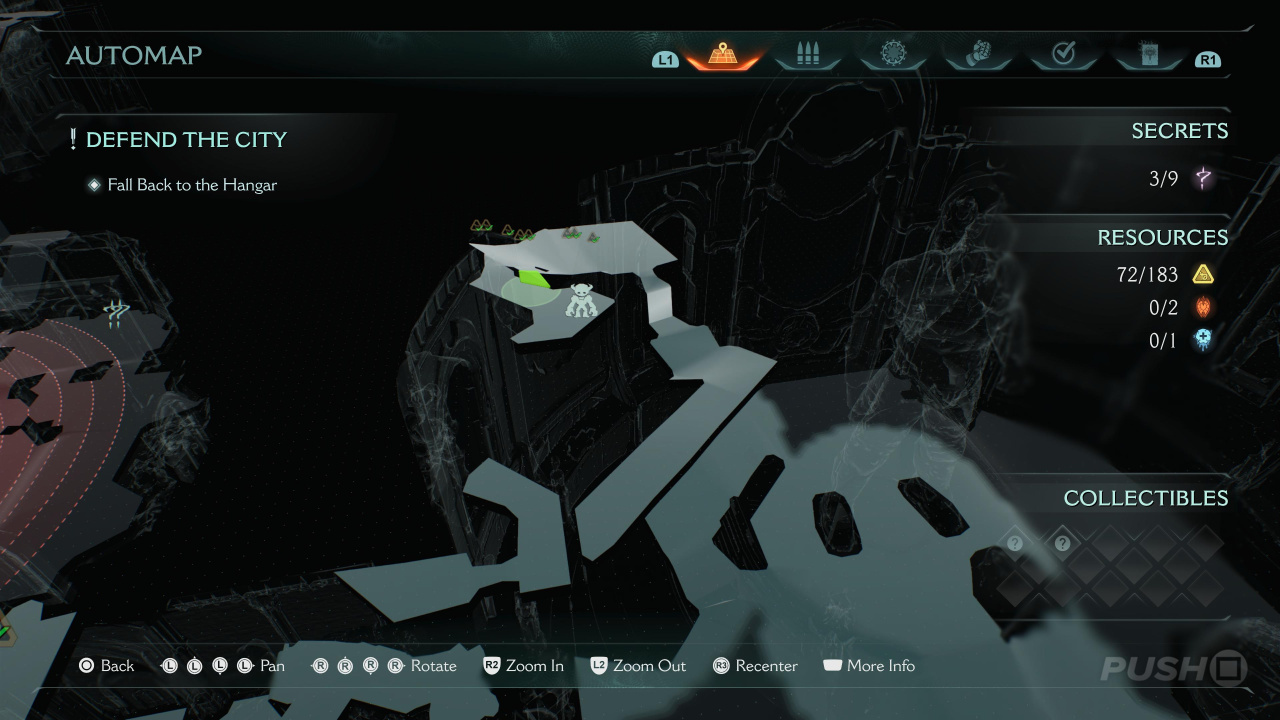Switch to the armored fist tab

[x=978, y=55]
